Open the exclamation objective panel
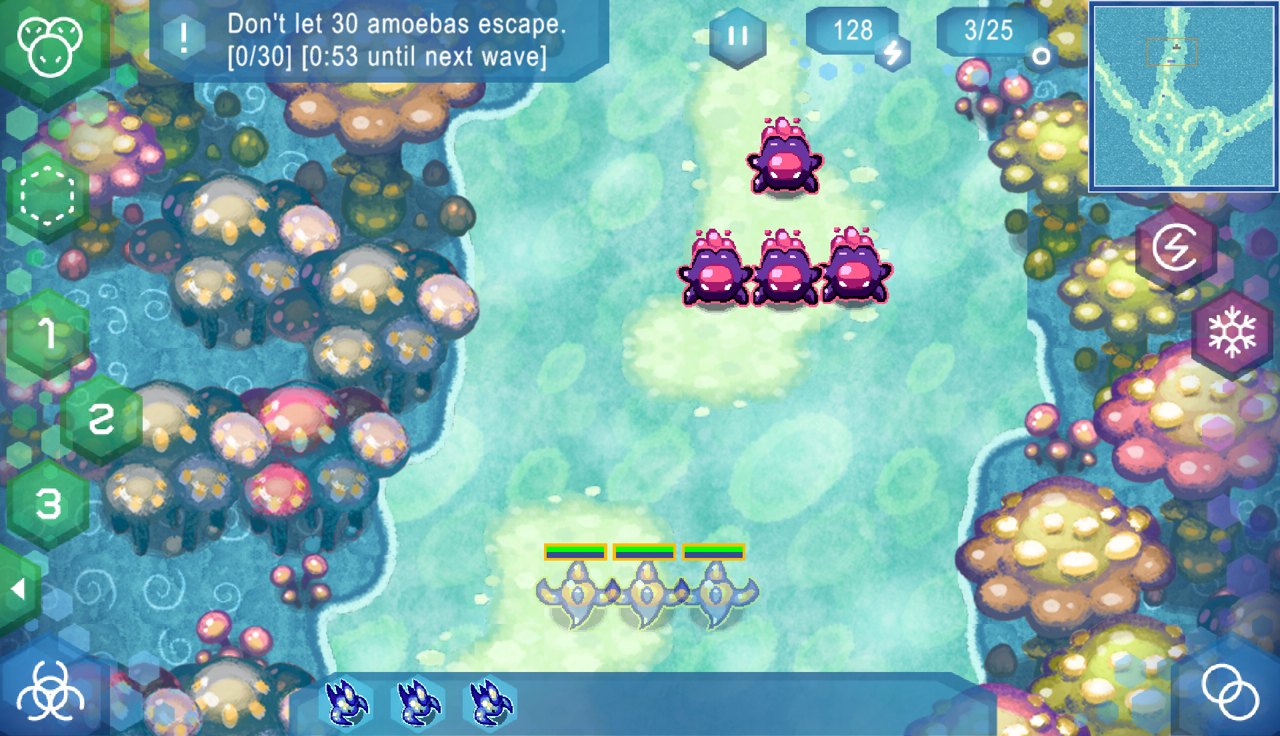 point(183,38)
